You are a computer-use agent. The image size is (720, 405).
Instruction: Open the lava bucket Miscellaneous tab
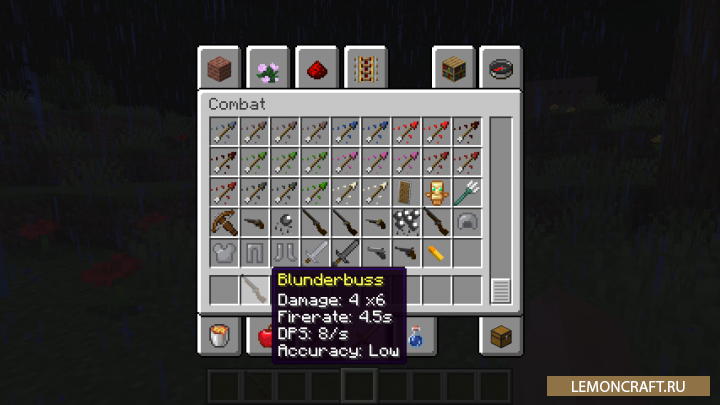[x=219, y=336]
